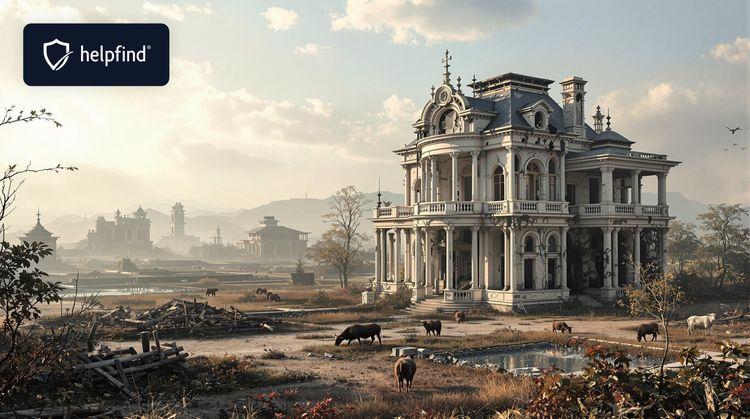Click the helpfind logo badge
The height and width of the screenshot is (419, 750).
point(96,54)
